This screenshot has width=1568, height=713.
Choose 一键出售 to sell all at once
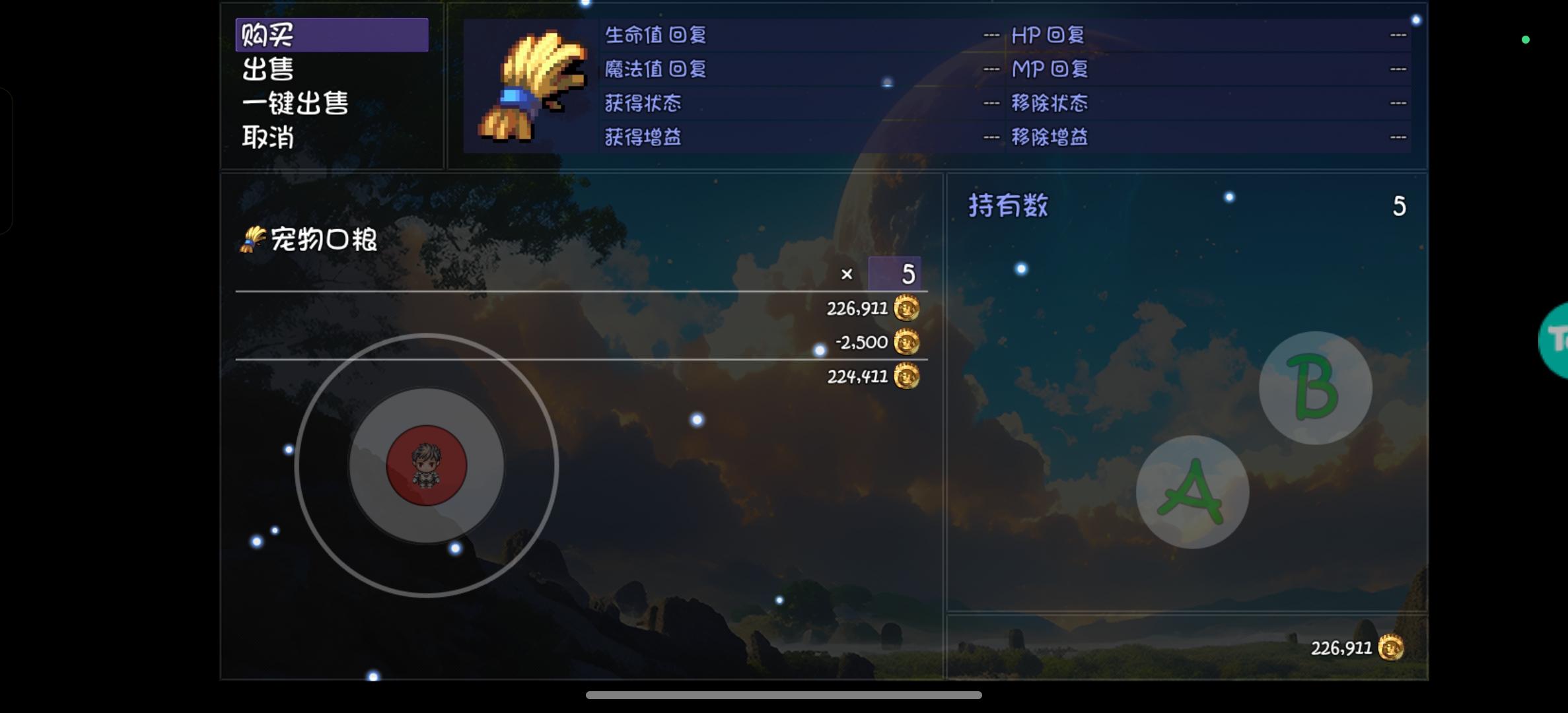tap(295, 104)
